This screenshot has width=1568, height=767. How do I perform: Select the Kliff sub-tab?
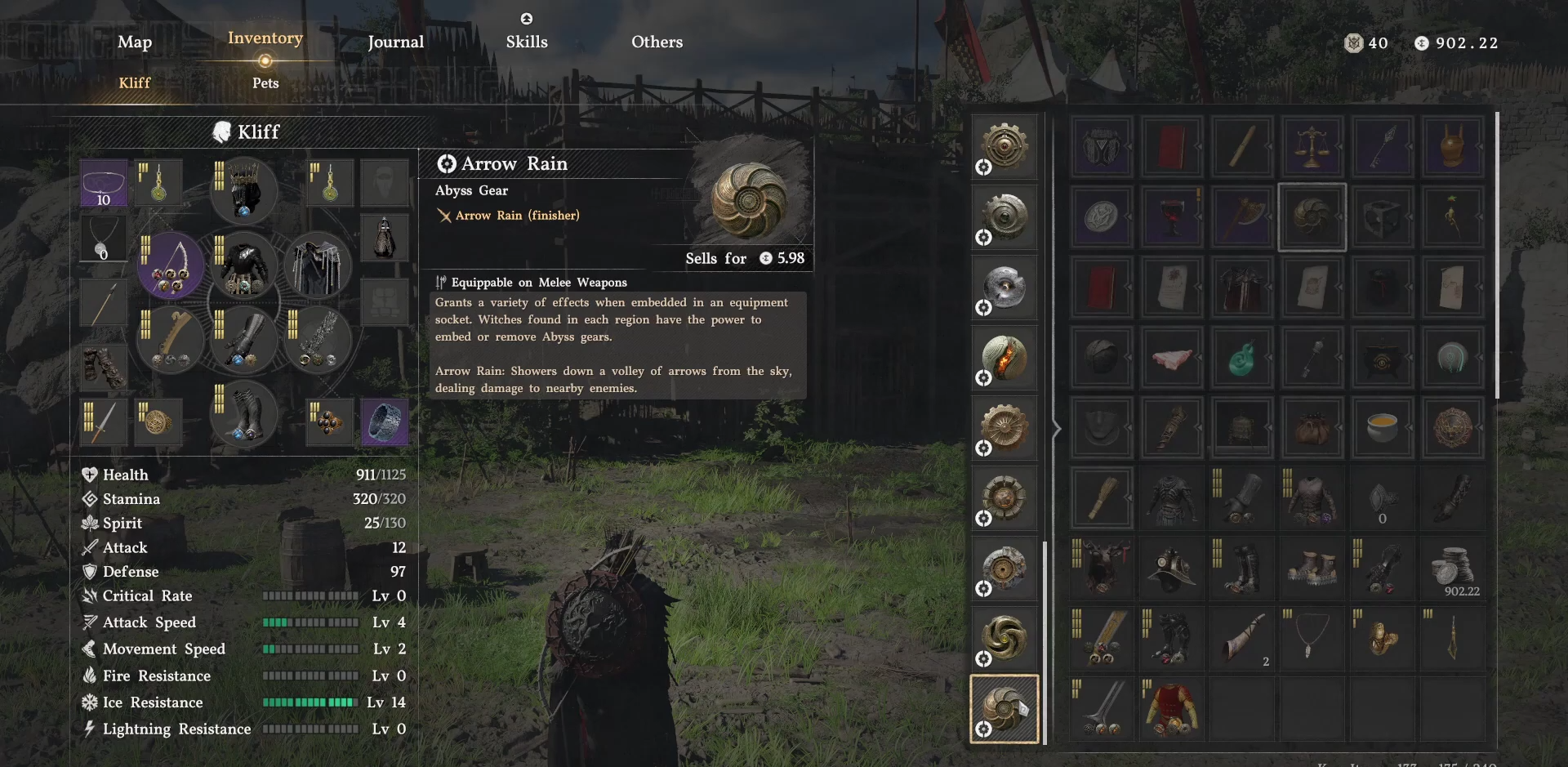pos(135,83)
